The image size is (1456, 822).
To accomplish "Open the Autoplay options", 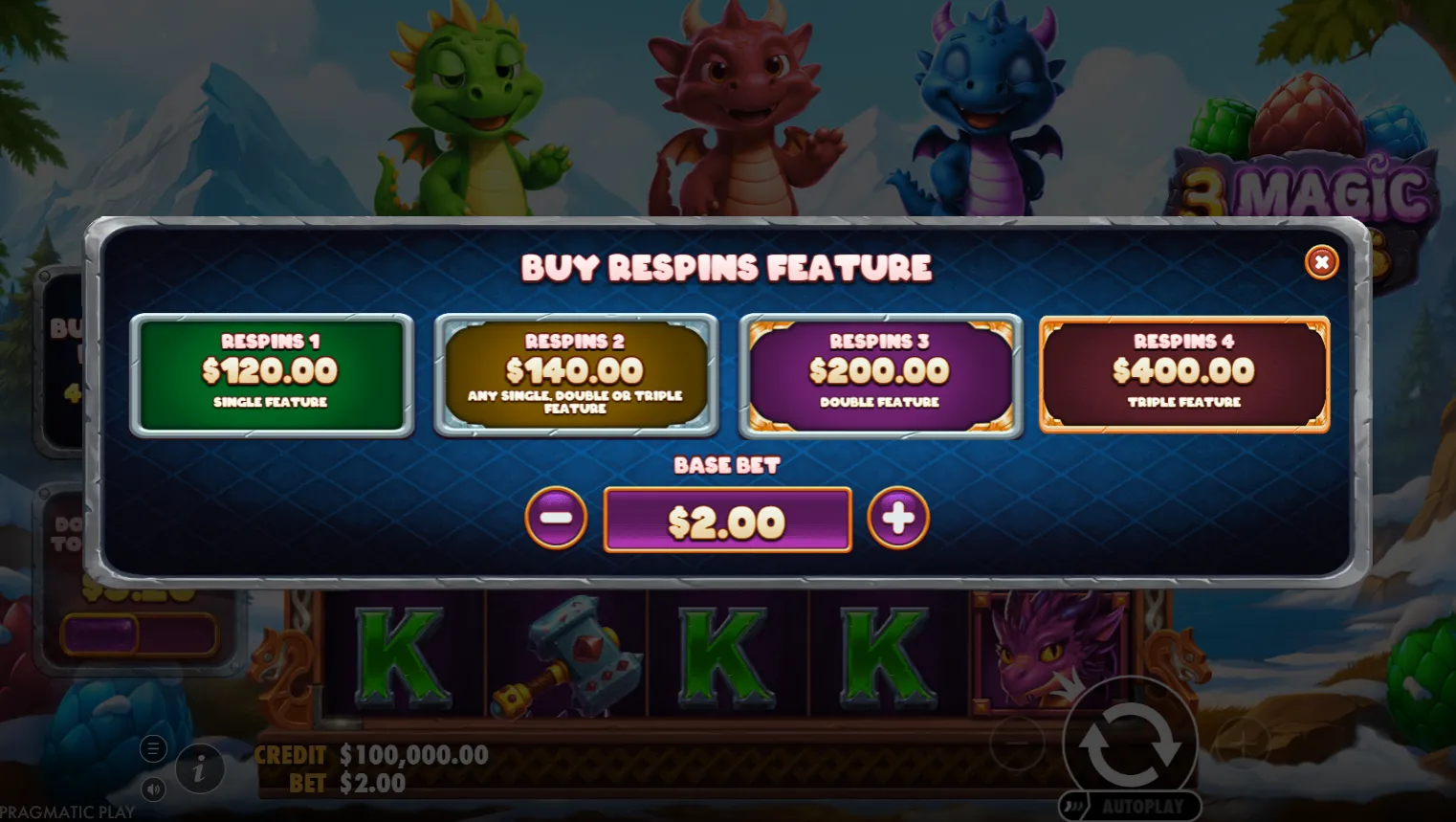I will click(x=1131, y=807).
